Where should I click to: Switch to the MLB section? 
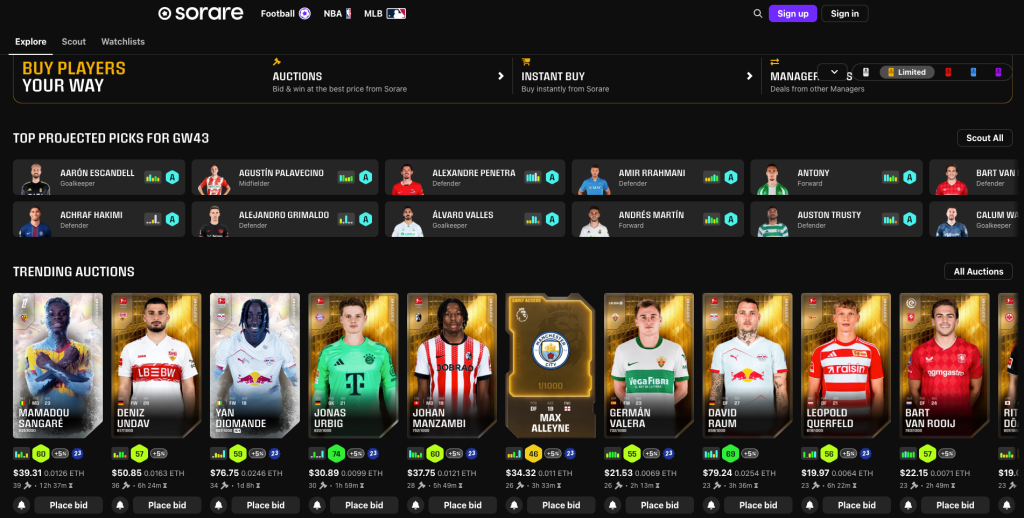coord(384,14)
